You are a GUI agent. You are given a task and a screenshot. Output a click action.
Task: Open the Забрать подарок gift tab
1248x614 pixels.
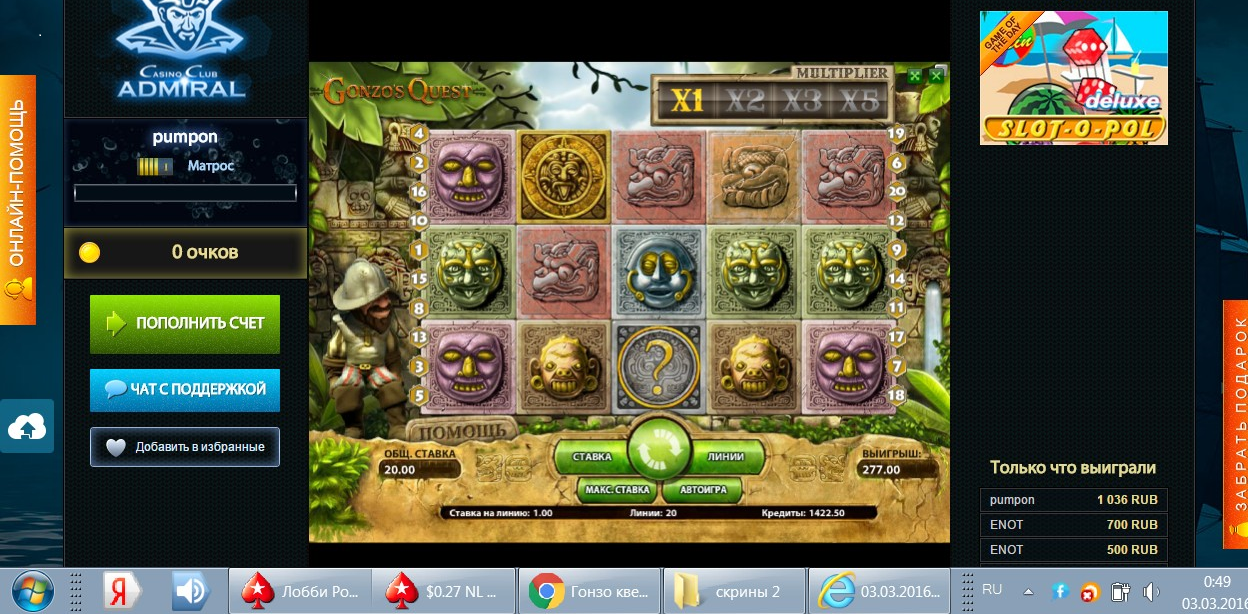1236,424
